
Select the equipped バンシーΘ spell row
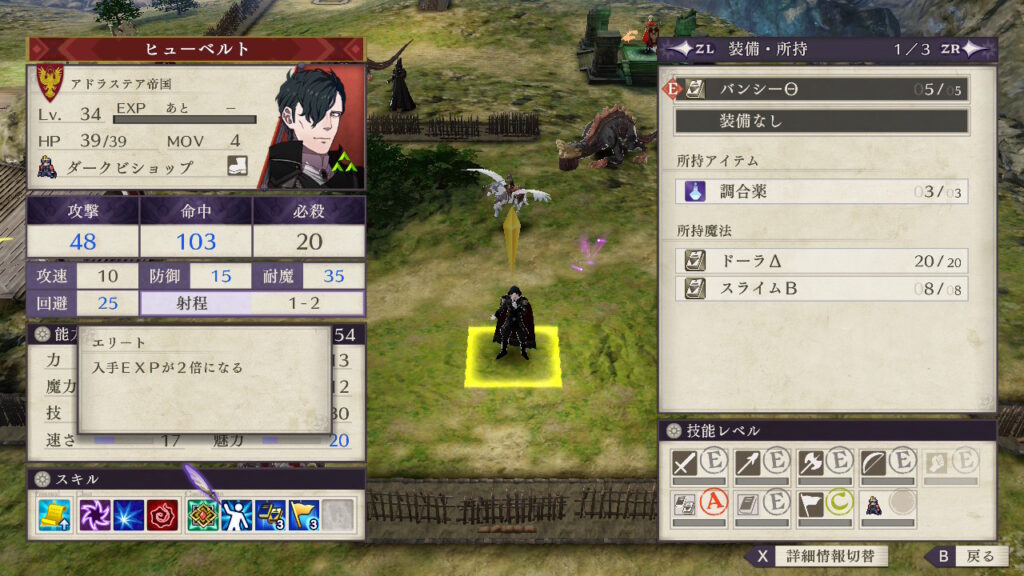tap(821, 90)
